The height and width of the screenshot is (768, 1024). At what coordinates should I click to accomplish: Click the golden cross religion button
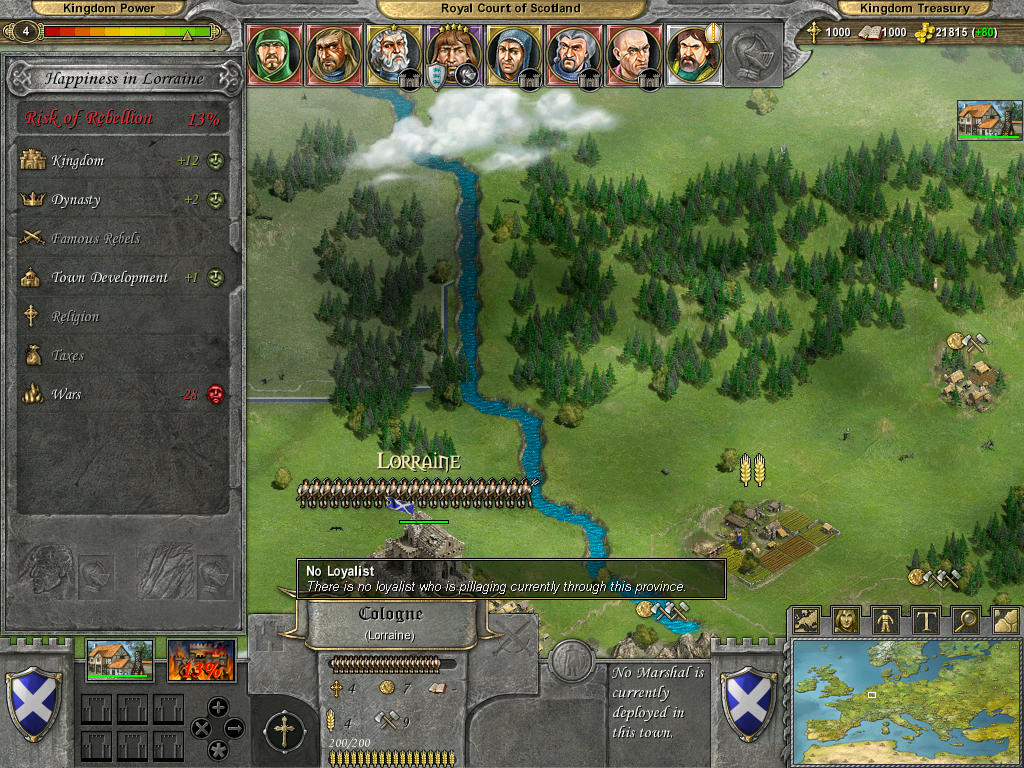click(x=284, y=732)
